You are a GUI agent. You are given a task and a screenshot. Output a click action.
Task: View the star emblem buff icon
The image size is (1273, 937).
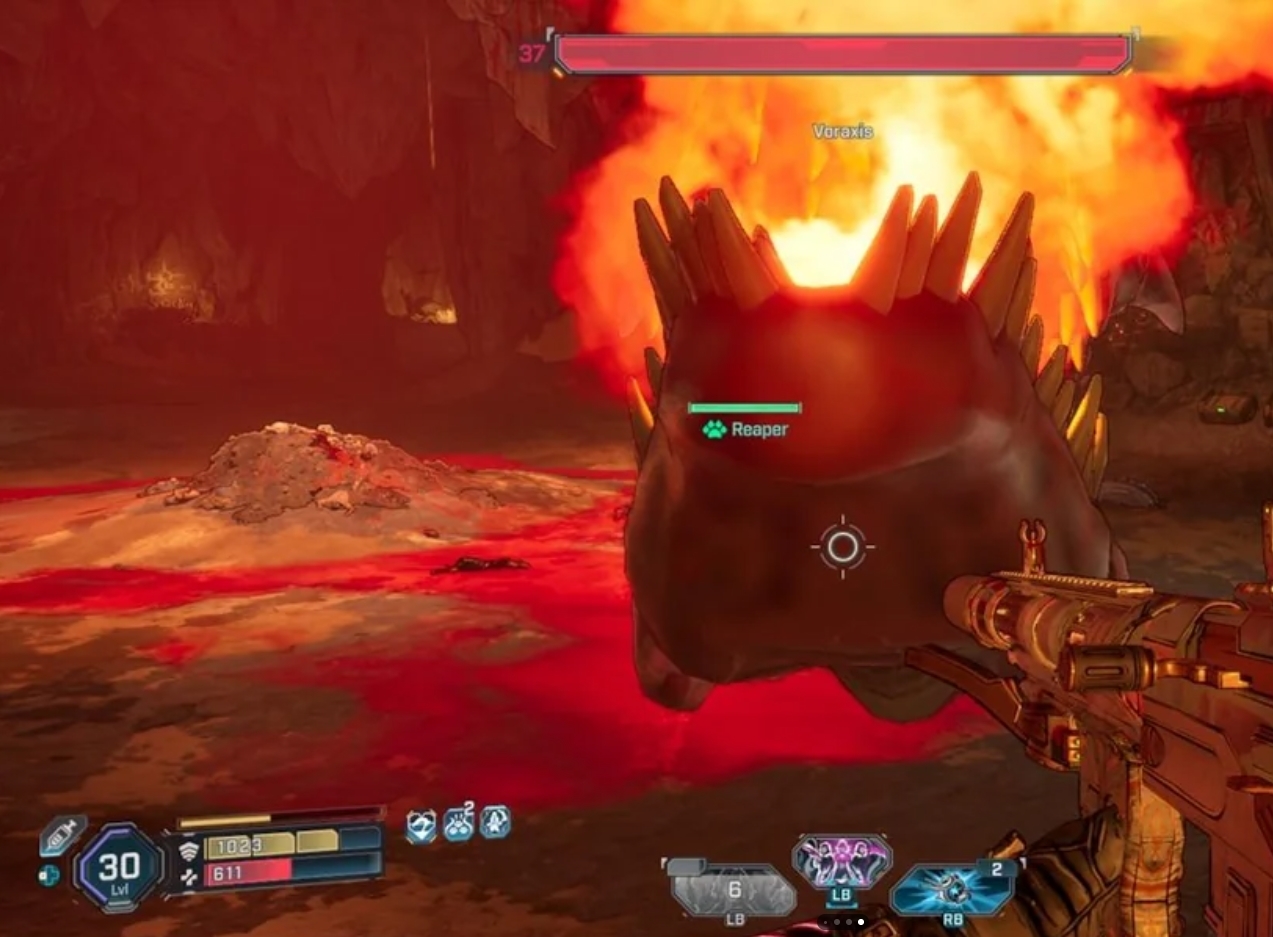point(495,823)
